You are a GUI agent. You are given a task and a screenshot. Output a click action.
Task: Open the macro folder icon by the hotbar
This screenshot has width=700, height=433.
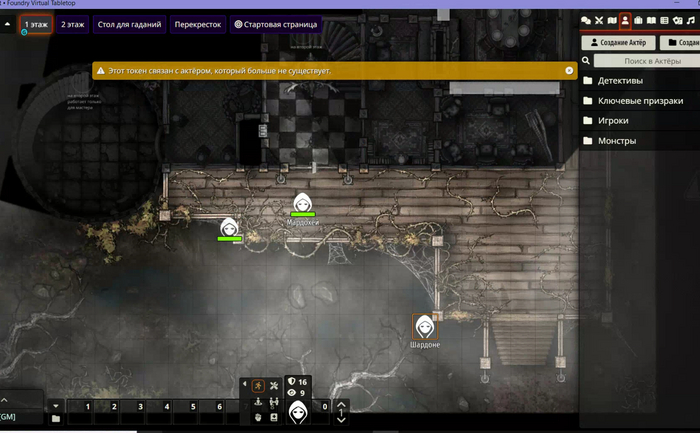pos(56,418)
